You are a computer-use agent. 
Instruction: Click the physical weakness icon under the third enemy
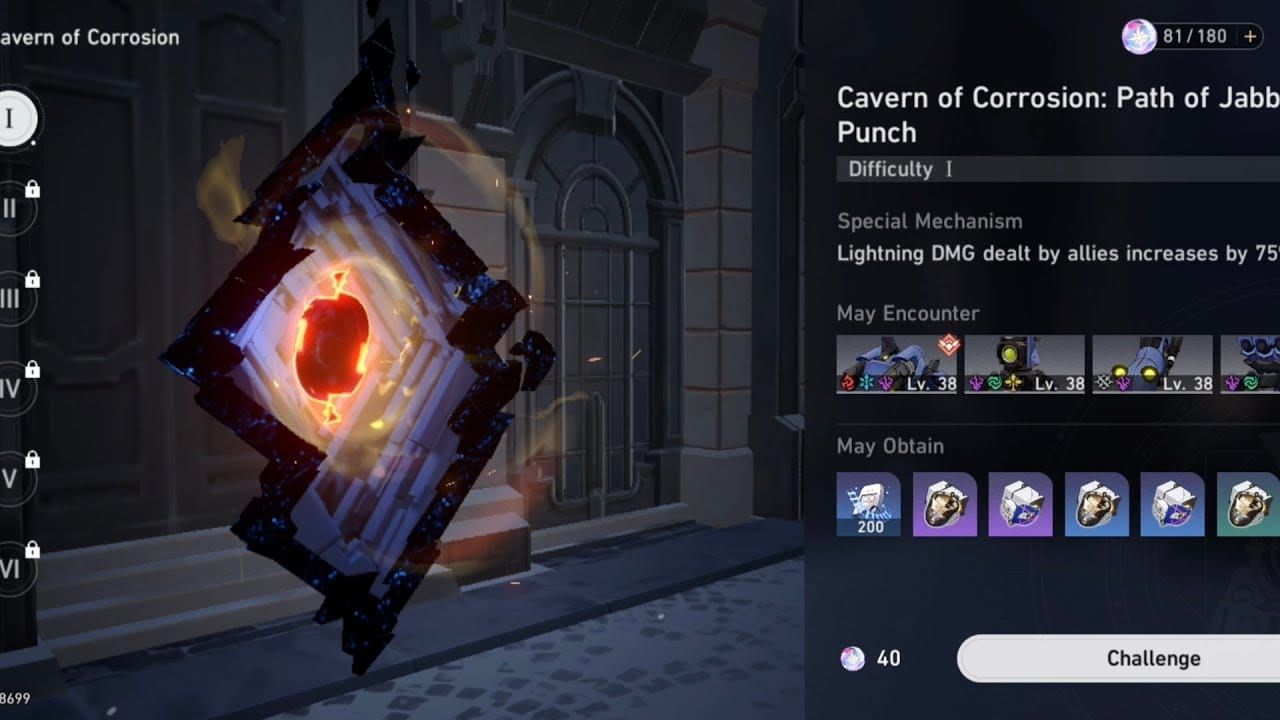[1102, 382]
